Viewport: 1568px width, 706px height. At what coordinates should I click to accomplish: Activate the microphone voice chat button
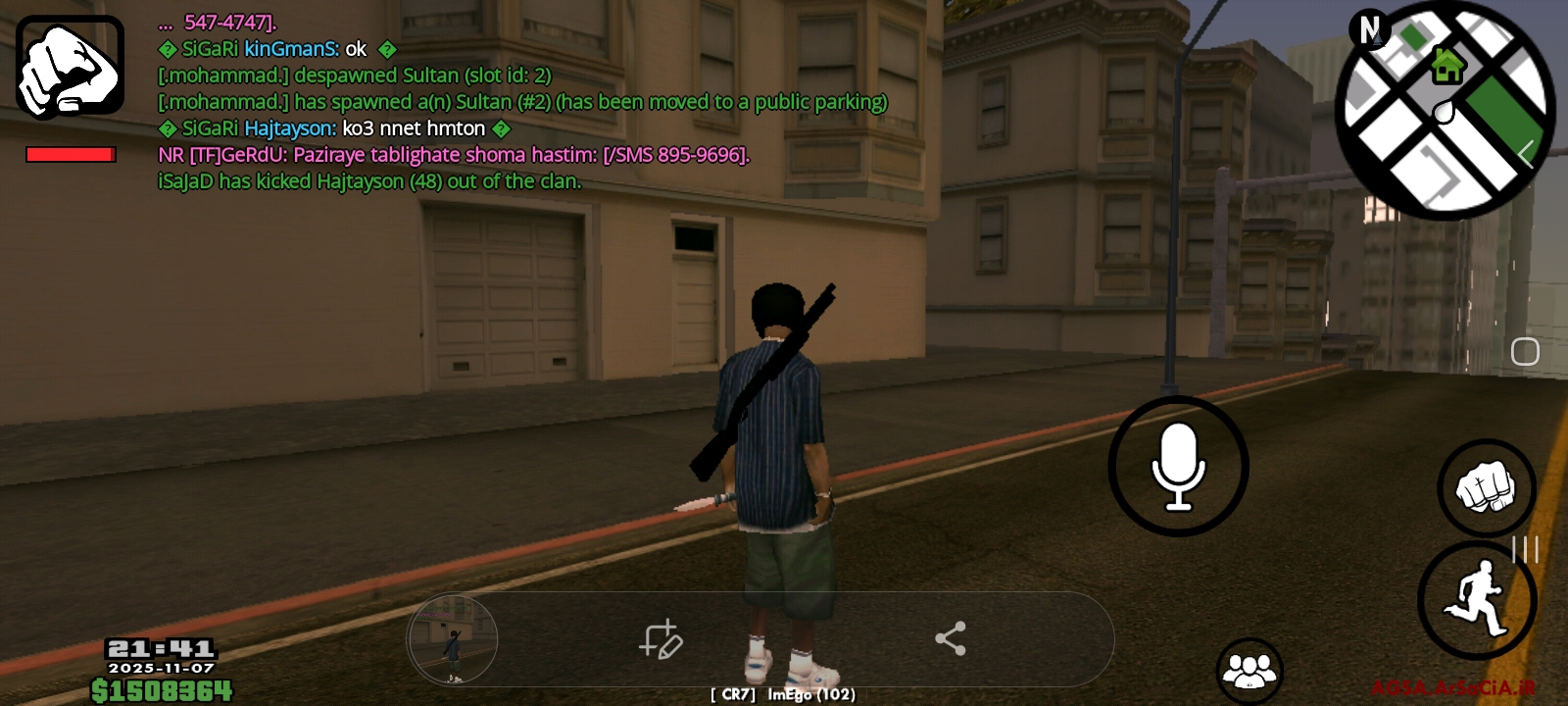(x=1178, y=467)
